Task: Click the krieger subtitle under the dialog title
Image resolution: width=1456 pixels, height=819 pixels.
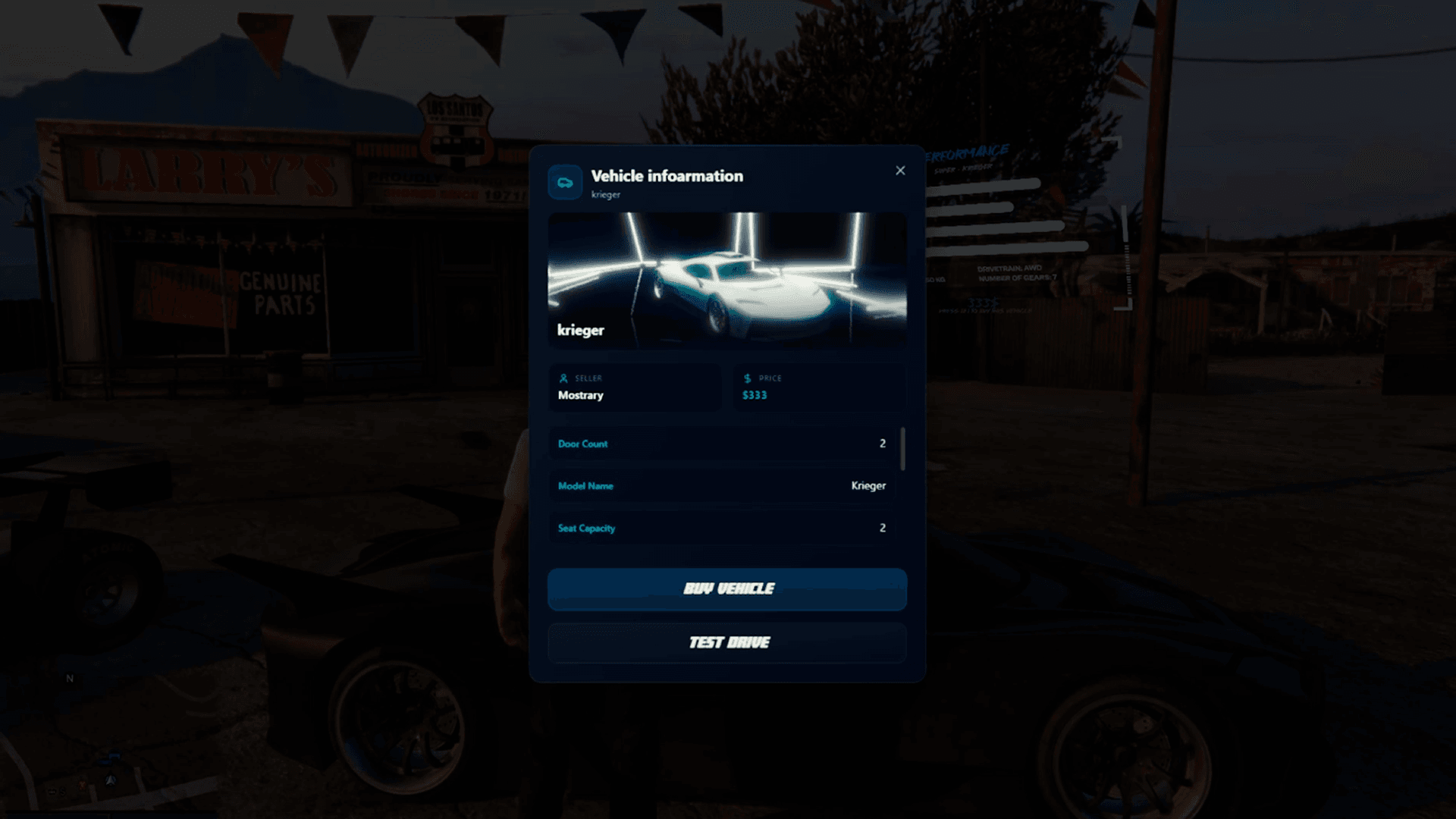Action: (605, 195)
